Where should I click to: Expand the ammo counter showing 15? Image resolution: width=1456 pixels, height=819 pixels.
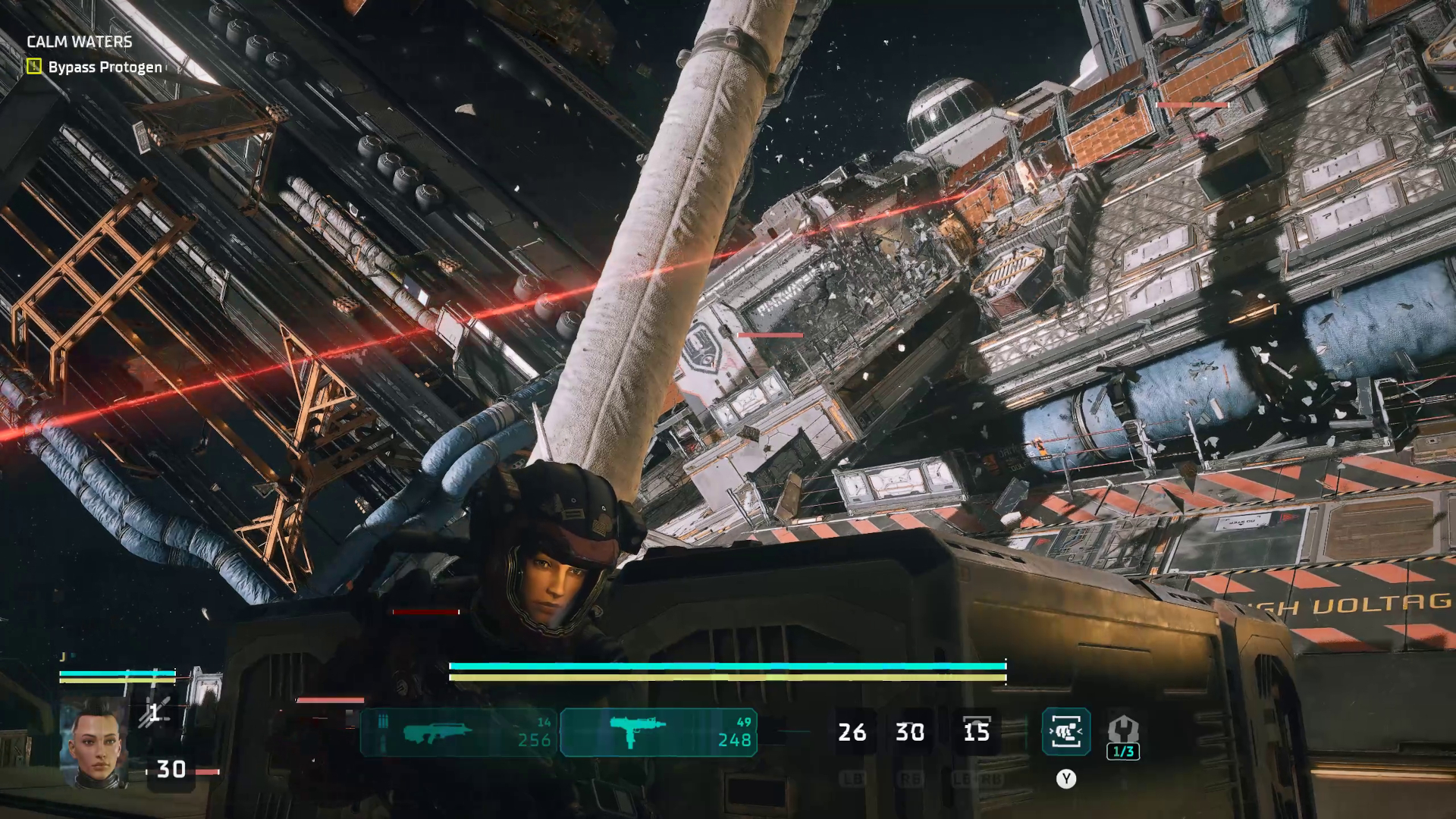click(978, 733)
